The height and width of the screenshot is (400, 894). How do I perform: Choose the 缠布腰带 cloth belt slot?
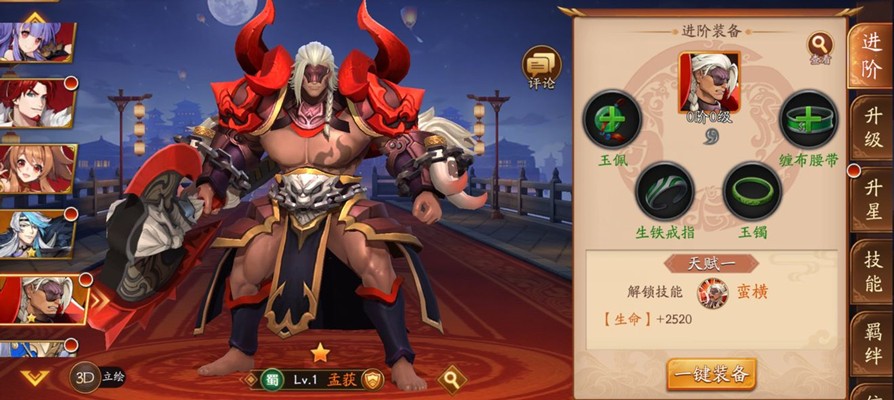click(x=808, y=119)
